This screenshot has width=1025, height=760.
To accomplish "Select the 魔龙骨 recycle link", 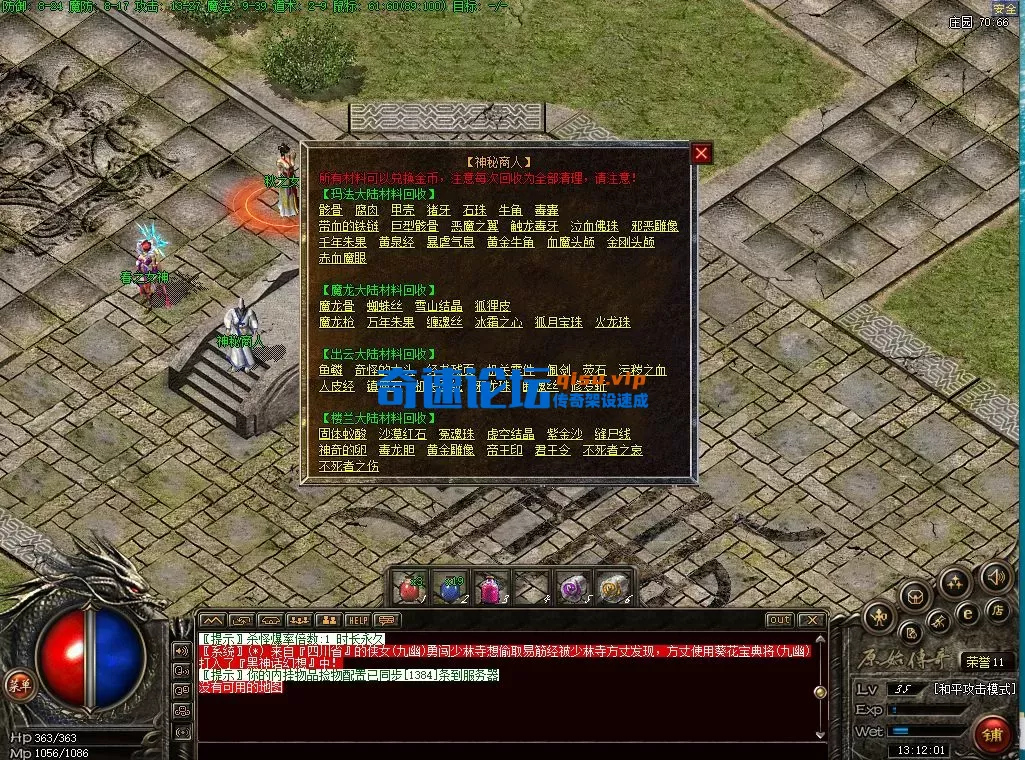I will click(336, 306).
